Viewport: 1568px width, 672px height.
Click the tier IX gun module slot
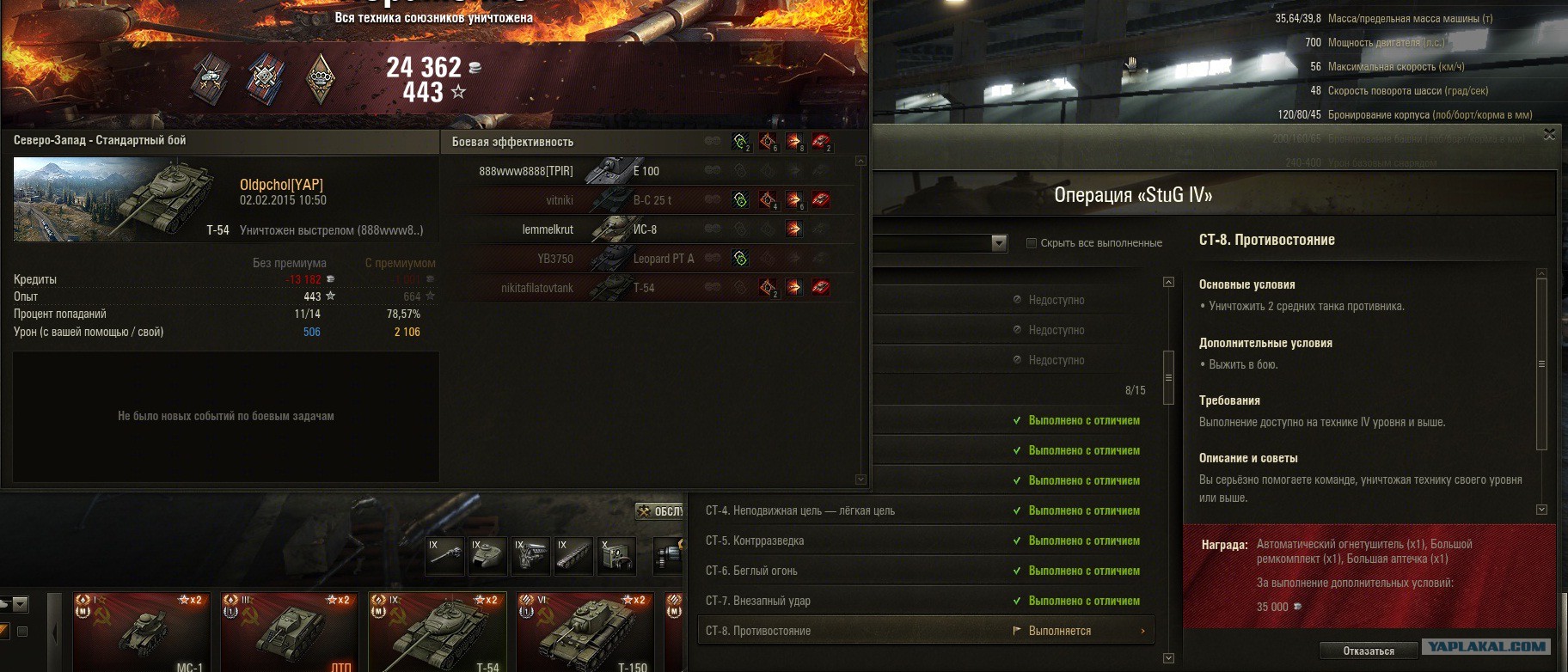[446, 555]
